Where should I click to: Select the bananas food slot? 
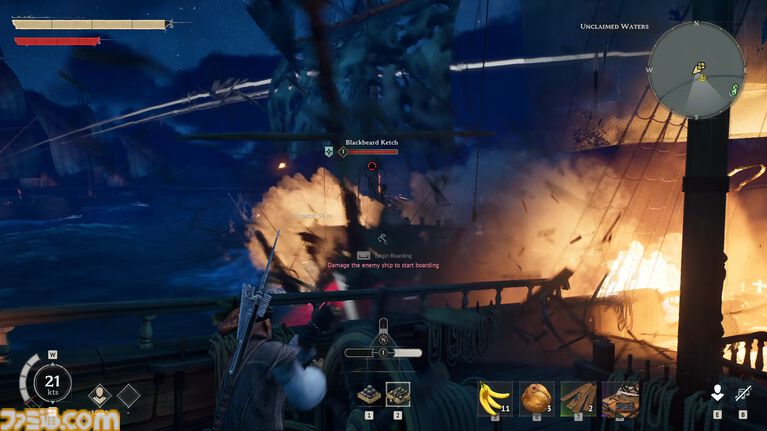(494, 398)
